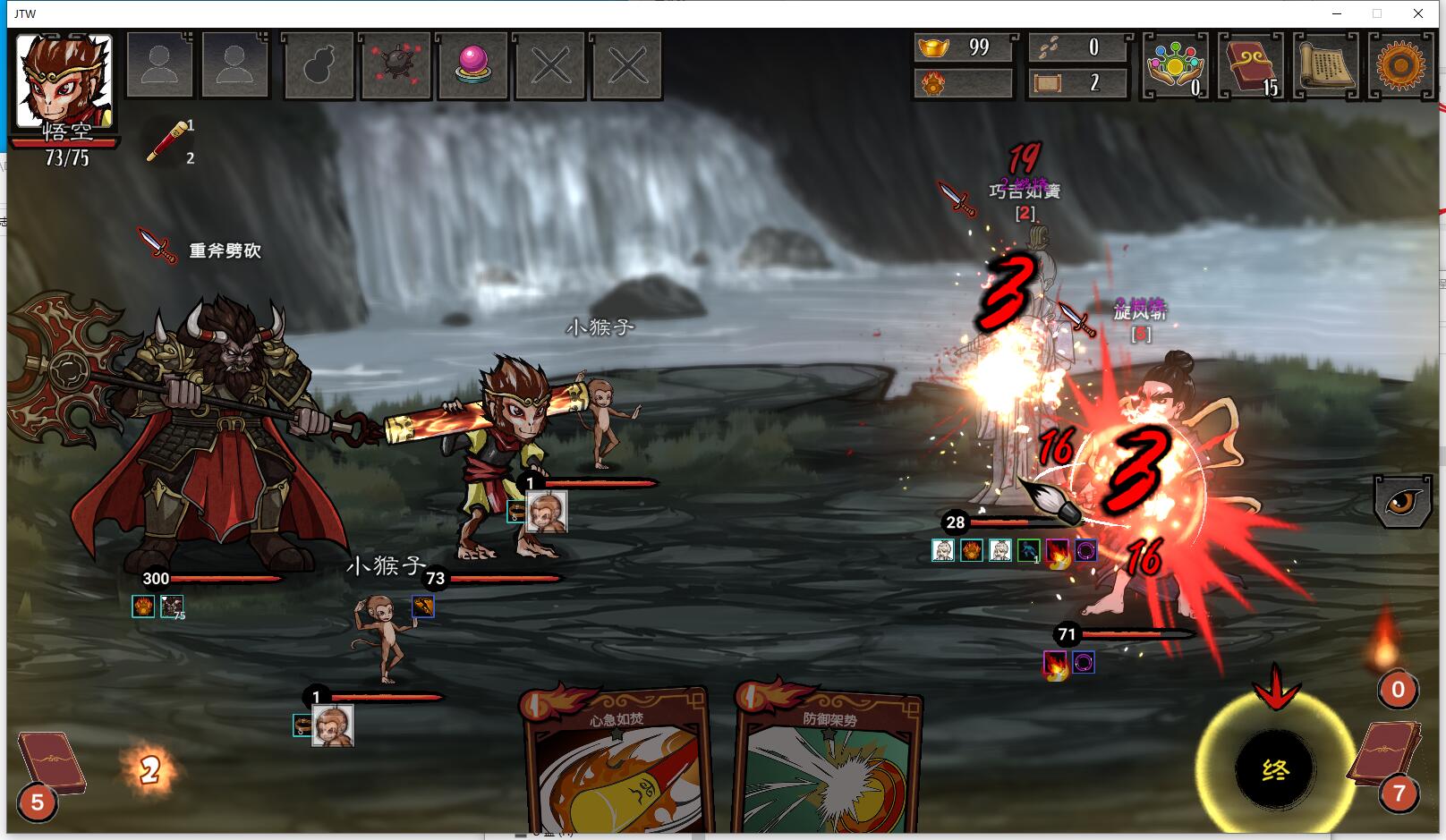Click Wukong's character portrait
The height and width of the screenshot is (840, 1446).
(x=64, y=81)
